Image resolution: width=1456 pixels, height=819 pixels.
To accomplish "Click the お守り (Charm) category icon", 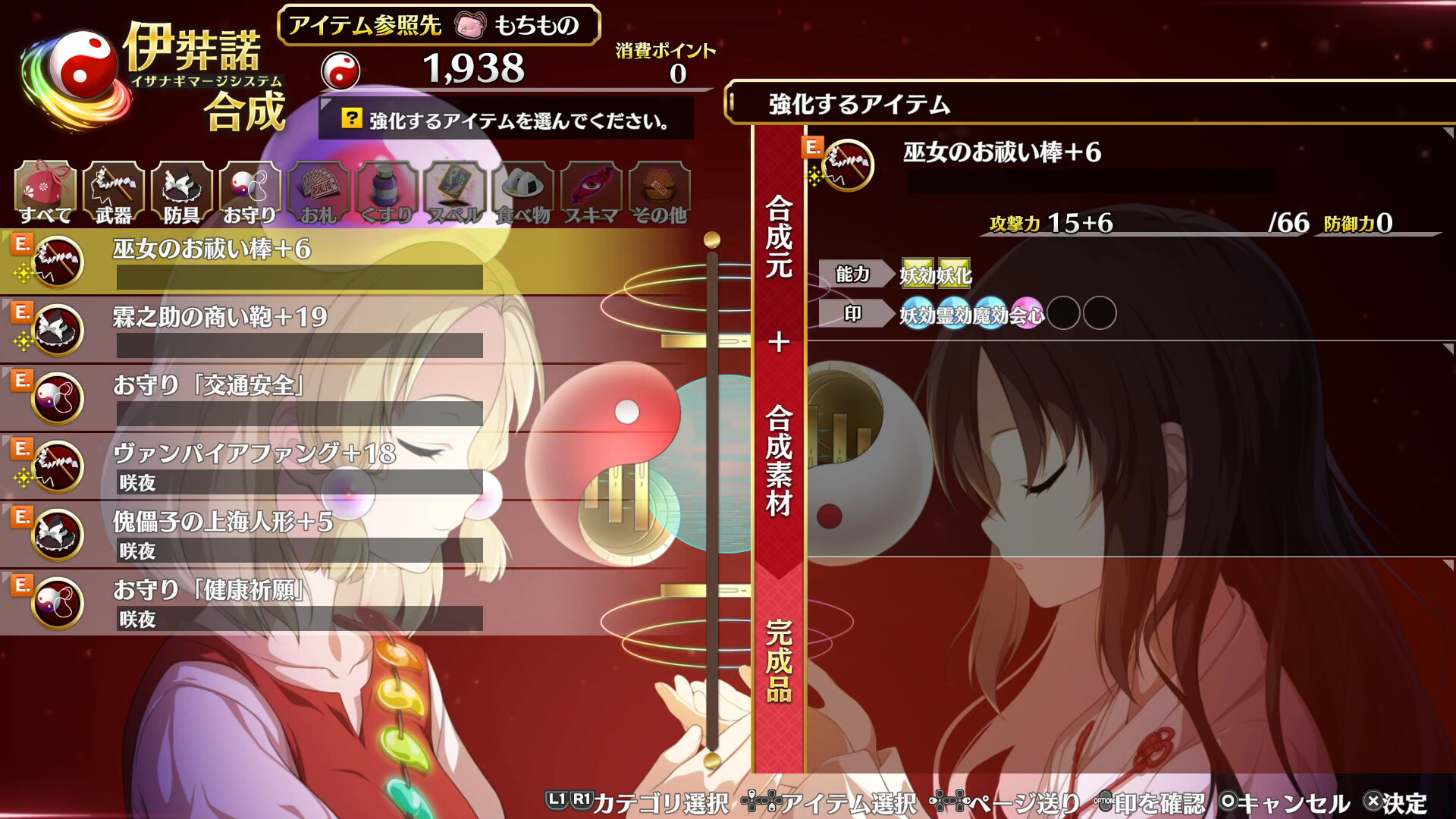I will coord(248,188).
